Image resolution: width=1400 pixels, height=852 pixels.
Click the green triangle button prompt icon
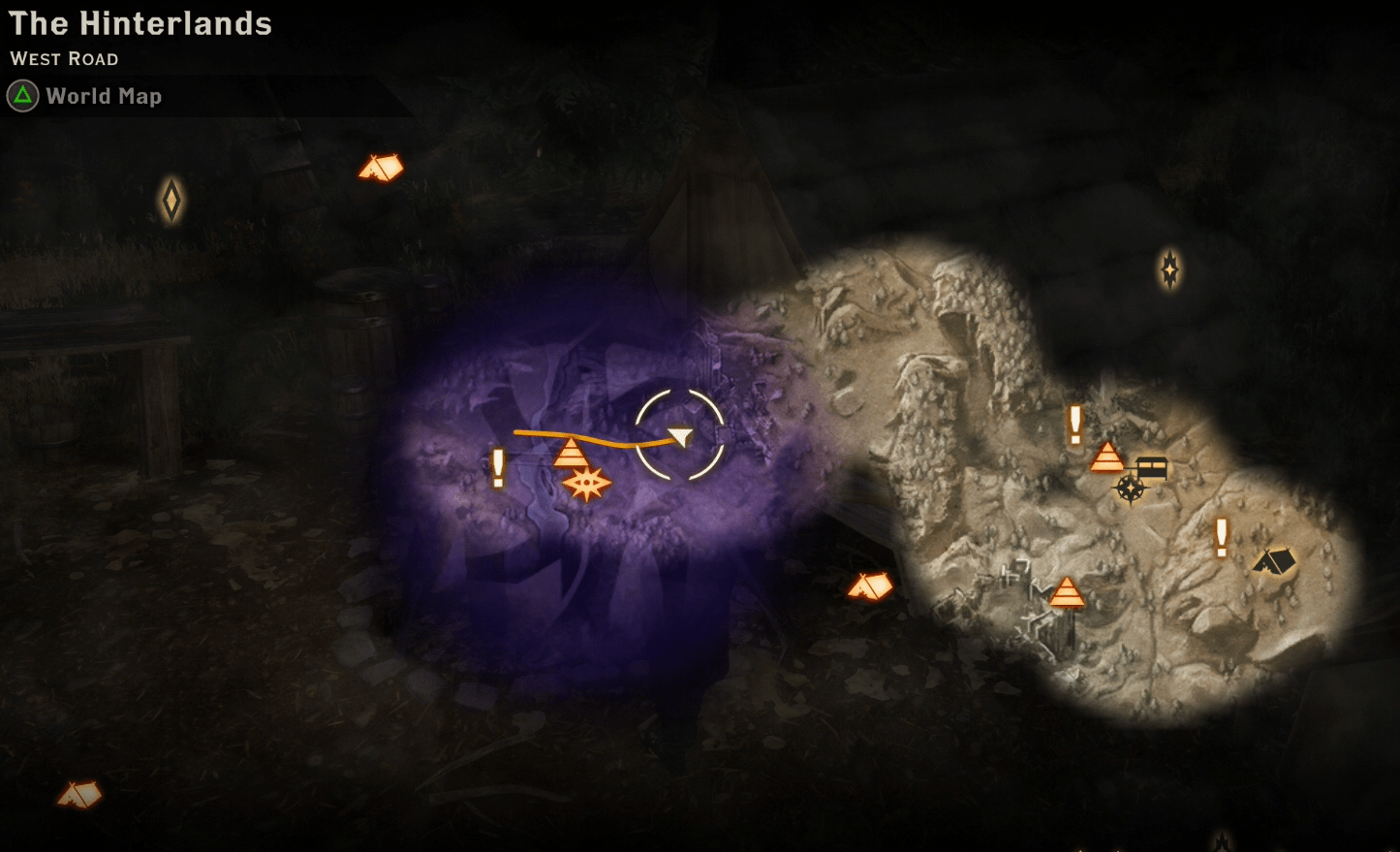point(21,96)
